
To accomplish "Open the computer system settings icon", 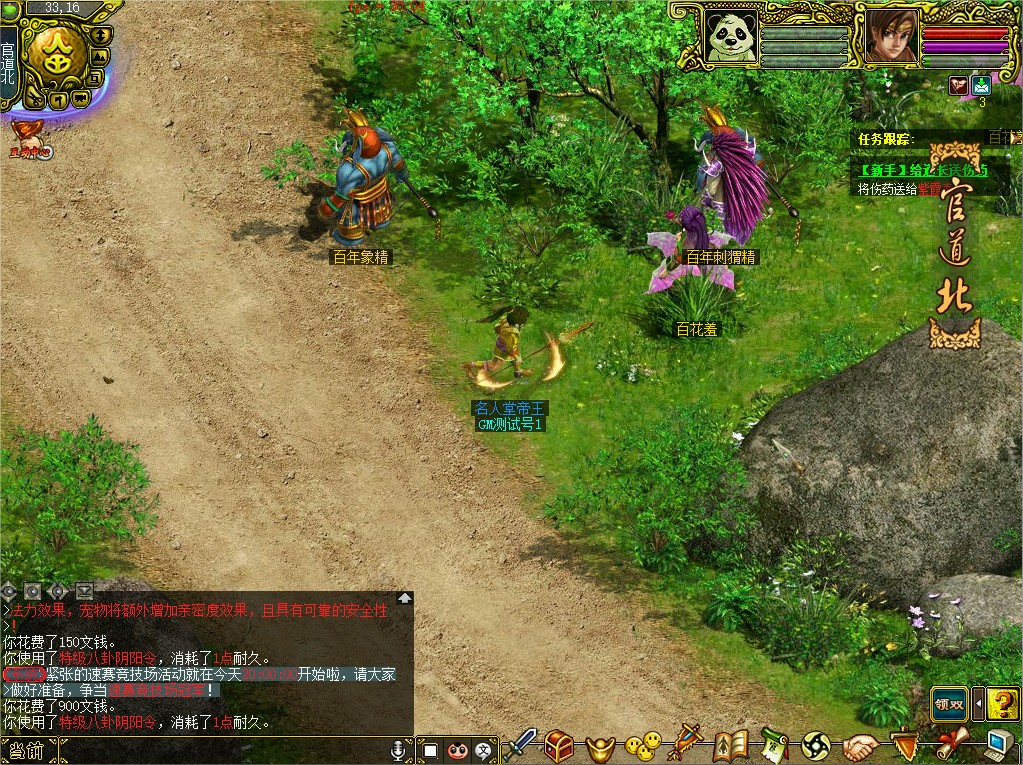I will (999, 745).
